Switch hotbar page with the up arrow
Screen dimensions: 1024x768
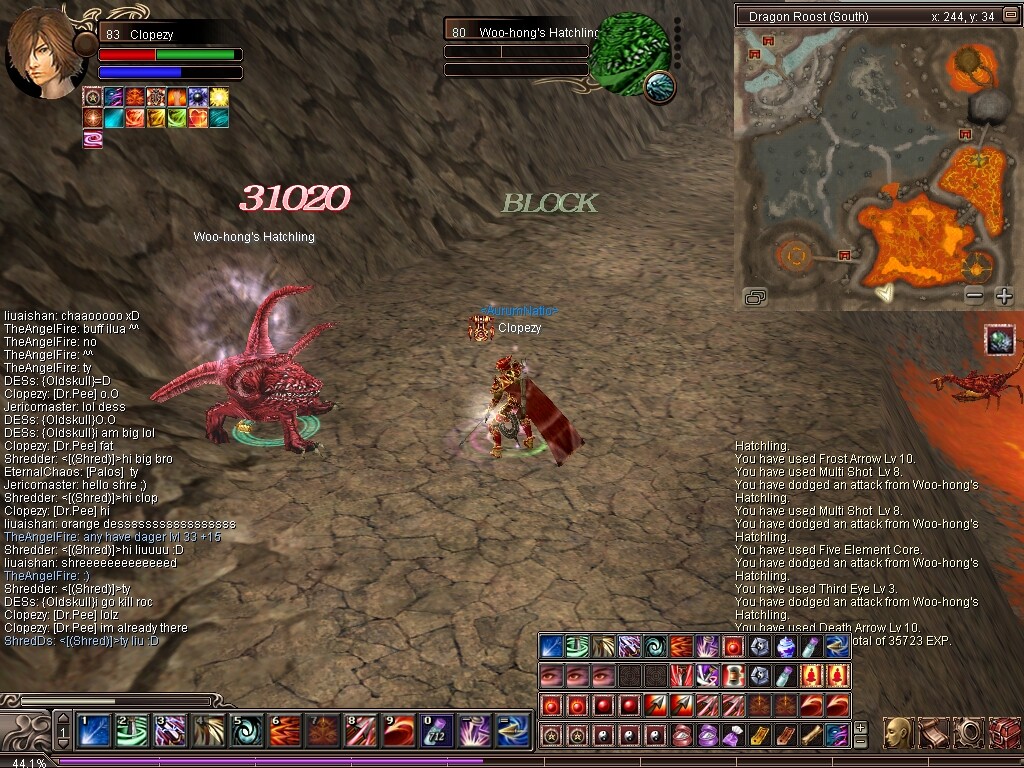(63, 719)
